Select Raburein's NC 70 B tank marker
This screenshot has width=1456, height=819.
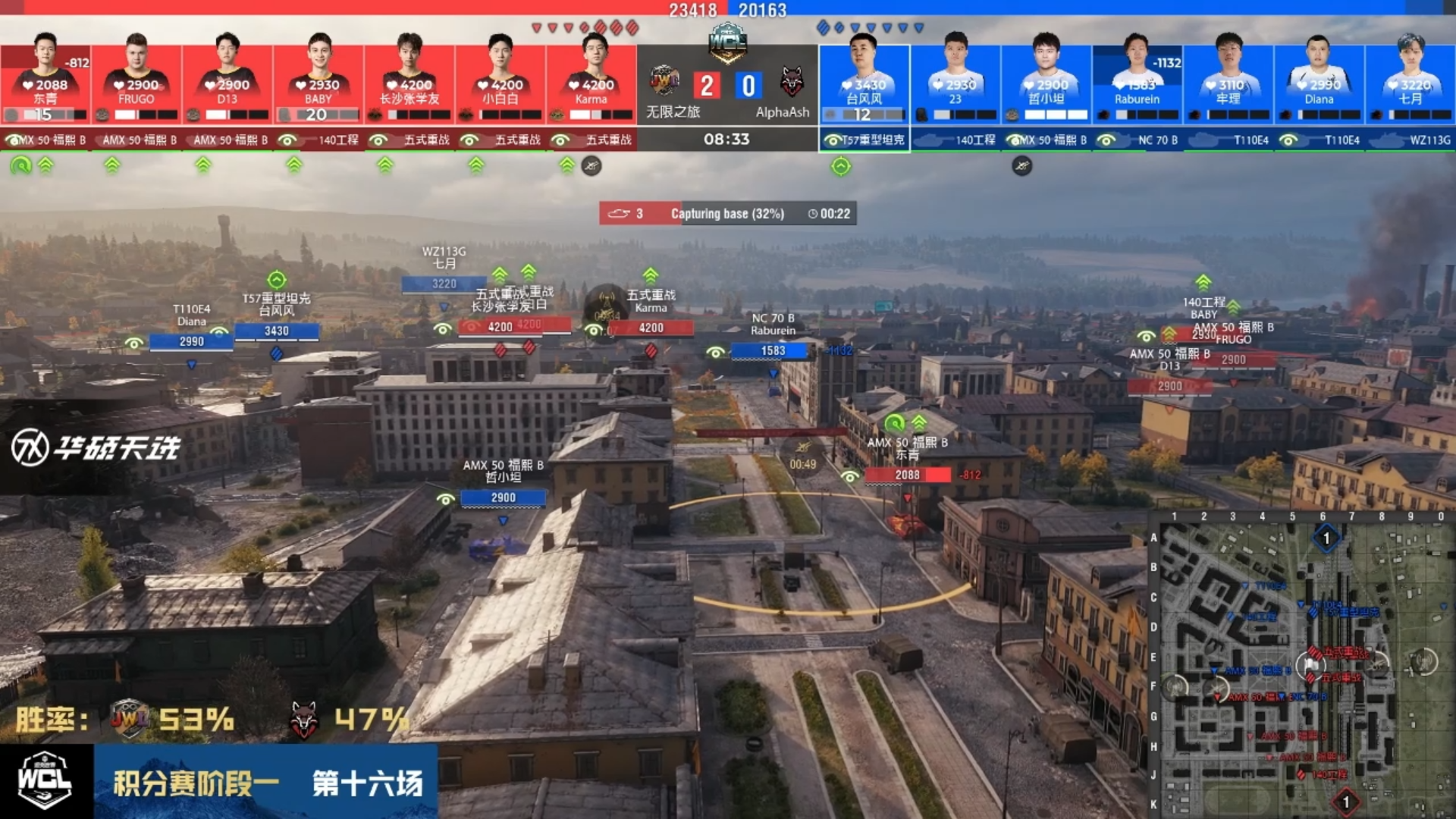click(x=773, y=350)
